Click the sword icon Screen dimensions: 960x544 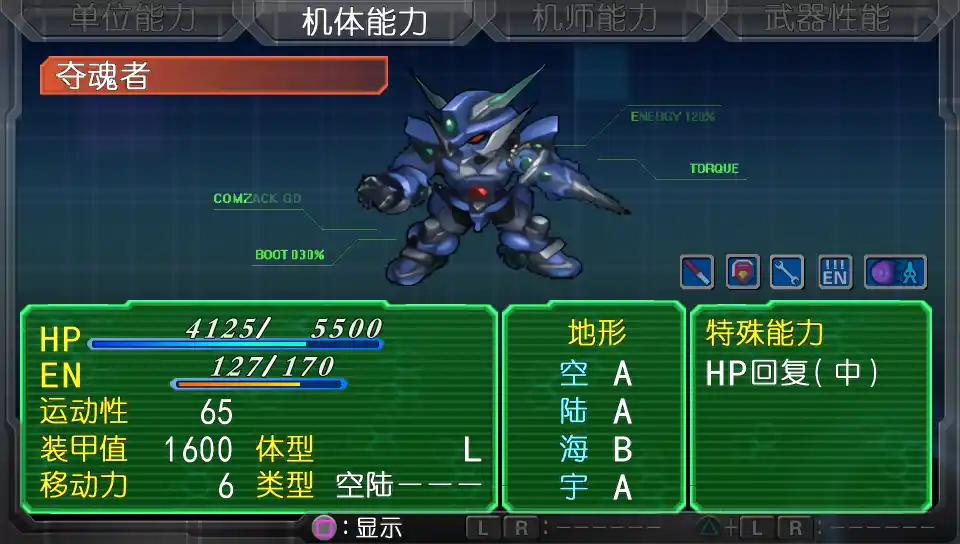coord(696,272)
